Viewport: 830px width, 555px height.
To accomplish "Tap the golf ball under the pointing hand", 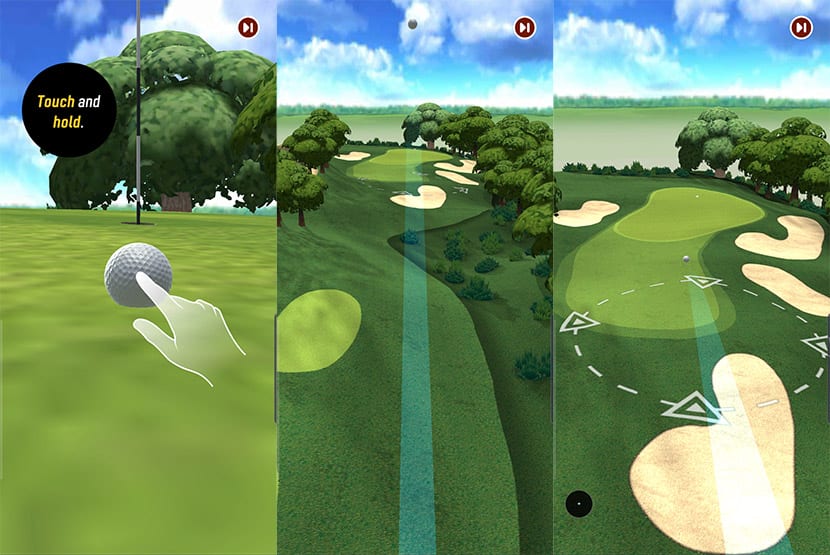I will tap(137, 271).
